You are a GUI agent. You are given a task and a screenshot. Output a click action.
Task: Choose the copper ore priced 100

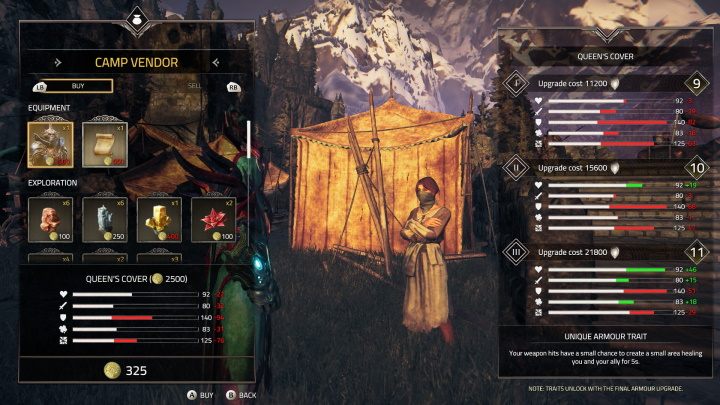49,218
